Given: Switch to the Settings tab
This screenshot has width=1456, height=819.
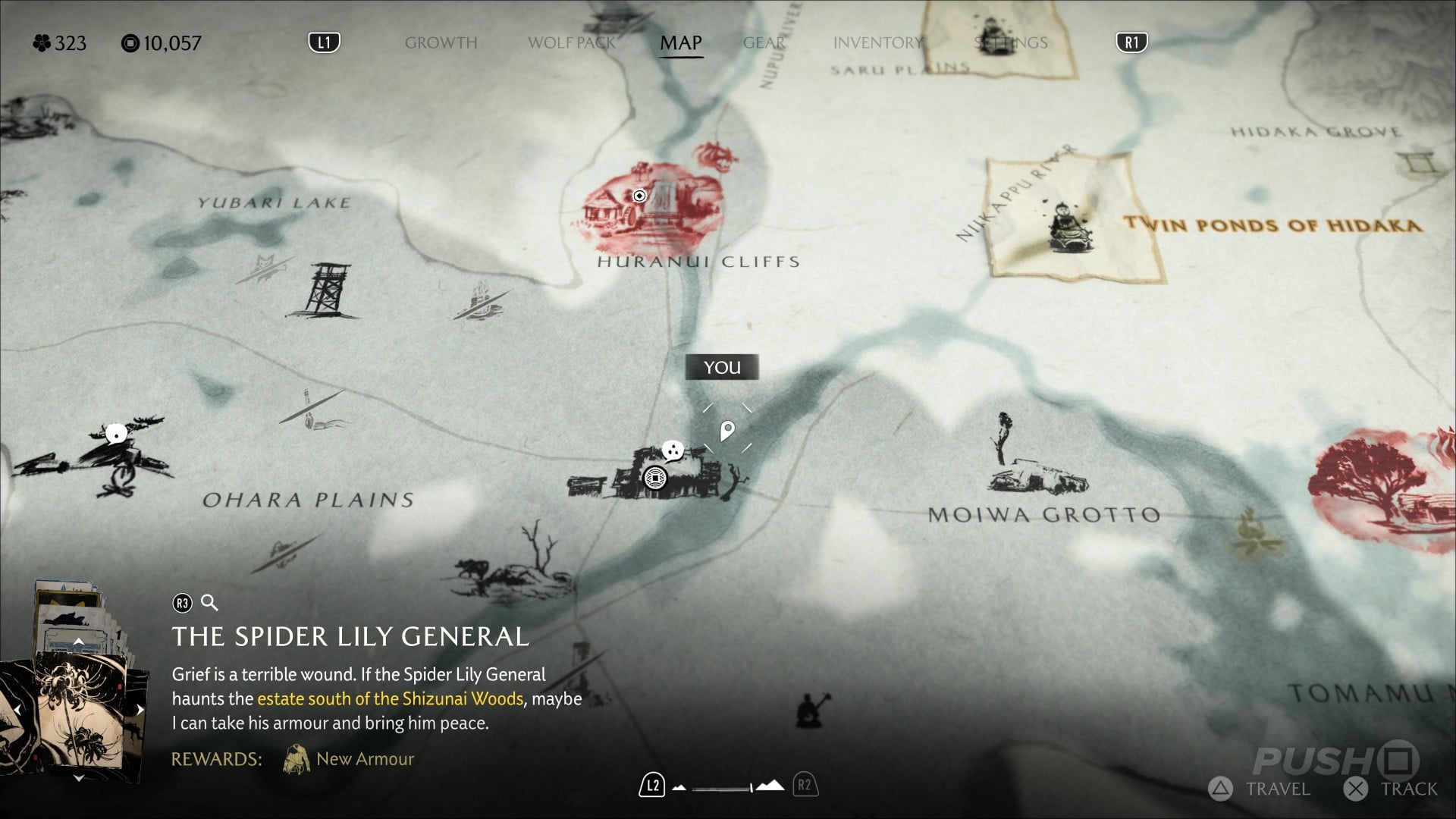Looking at the screenshot, I should click(x=1010, y=42).
